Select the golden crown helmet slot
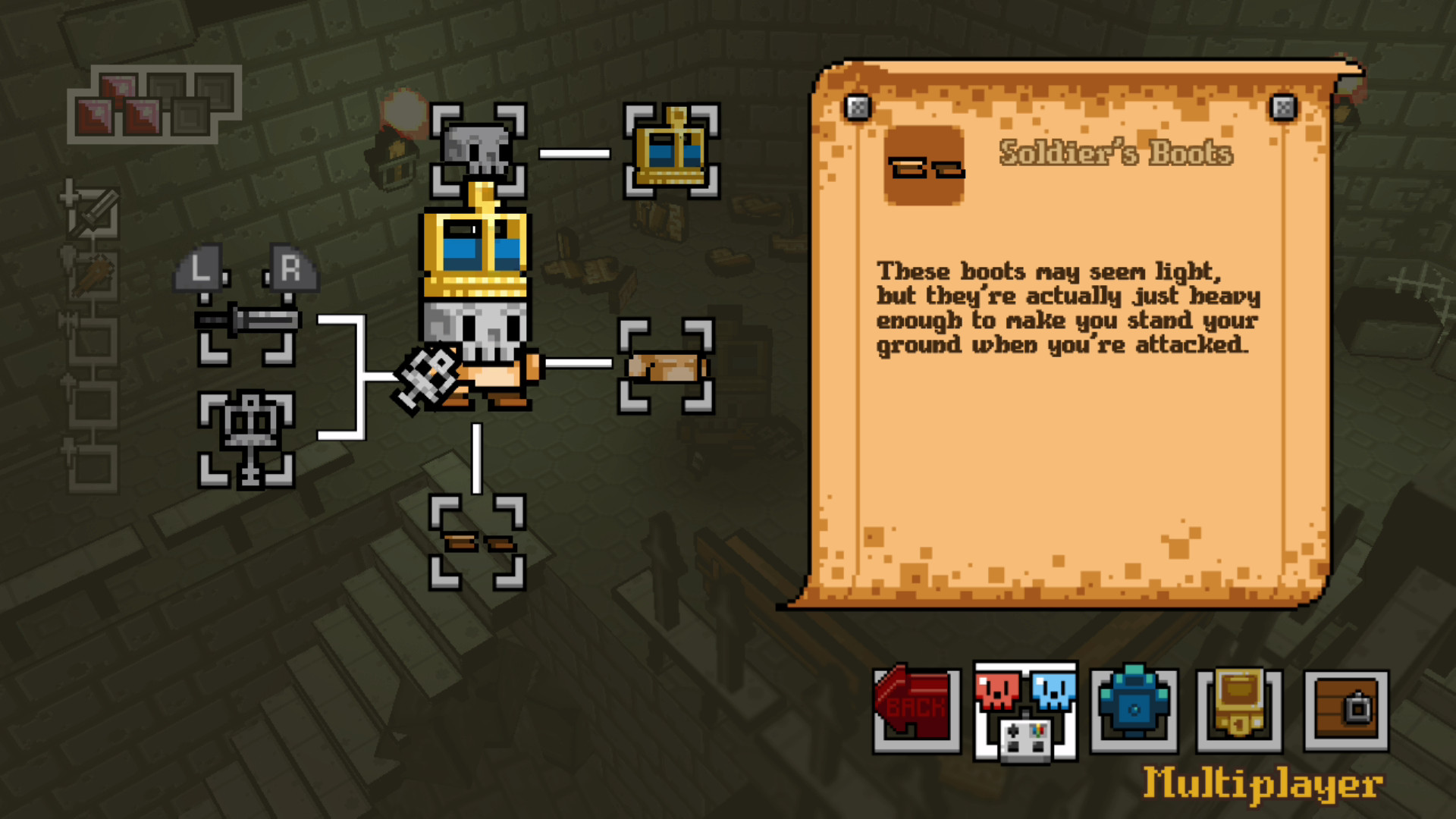Viewport: 1456px width, 819px height. pyautogui.click(x=671, y=152)
